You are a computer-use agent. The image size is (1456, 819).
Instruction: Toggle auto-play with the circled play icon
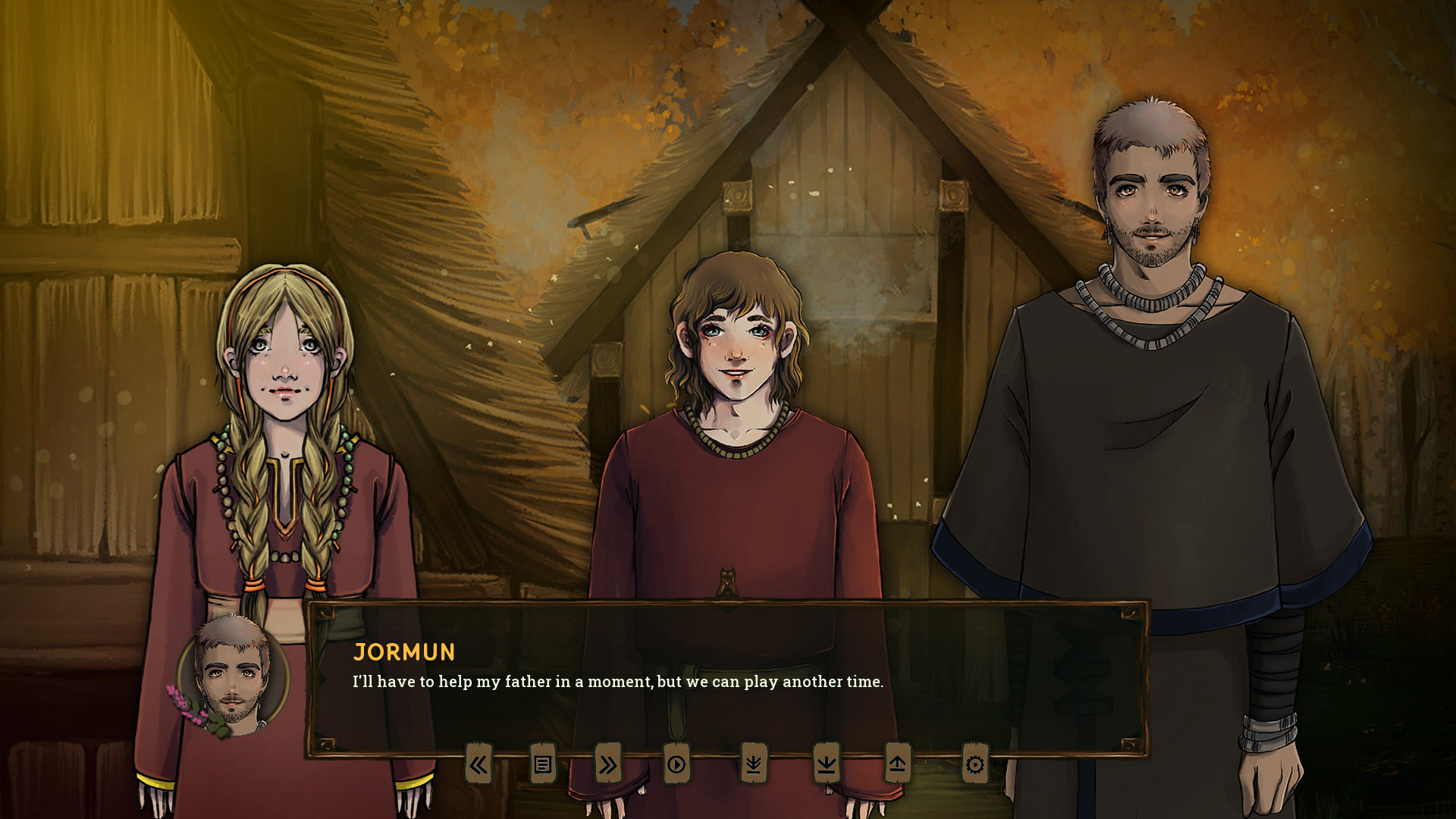click(x=676, y=764)
